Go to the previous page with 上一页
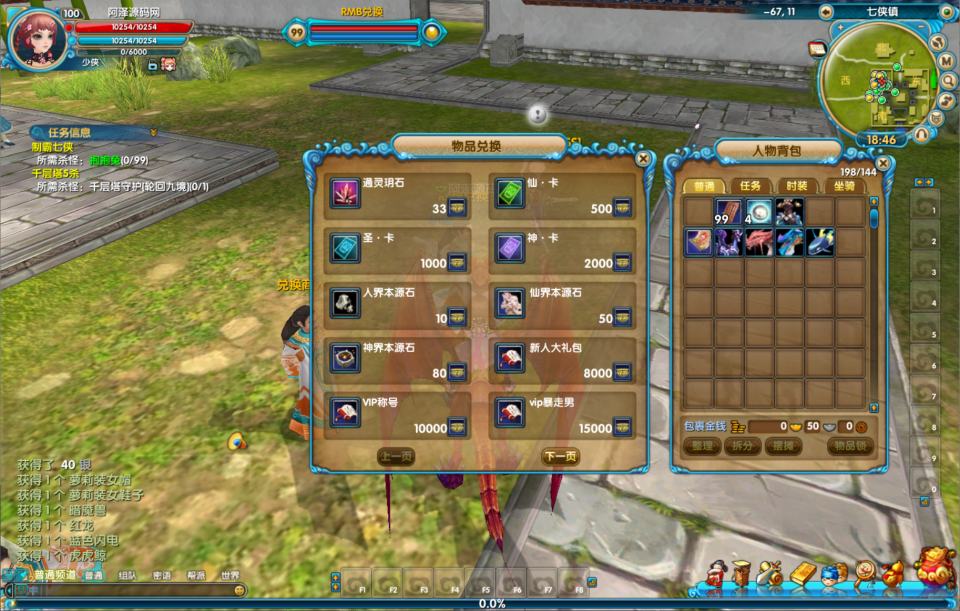The height and width of the screenshot is (611, 960). 396,456
